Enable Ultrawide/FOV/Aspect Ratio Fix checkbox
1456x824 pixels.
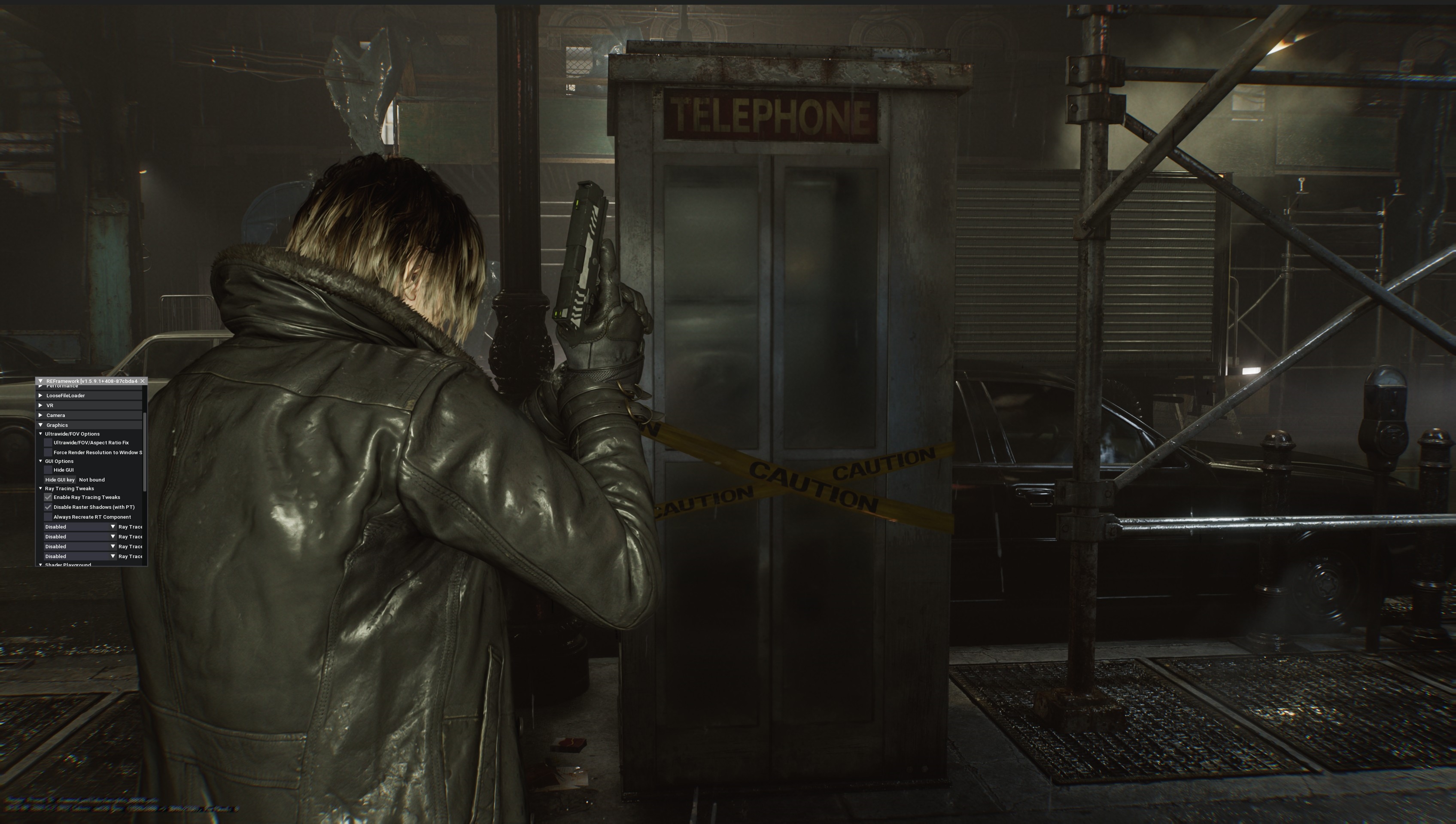tap(48, 443)
